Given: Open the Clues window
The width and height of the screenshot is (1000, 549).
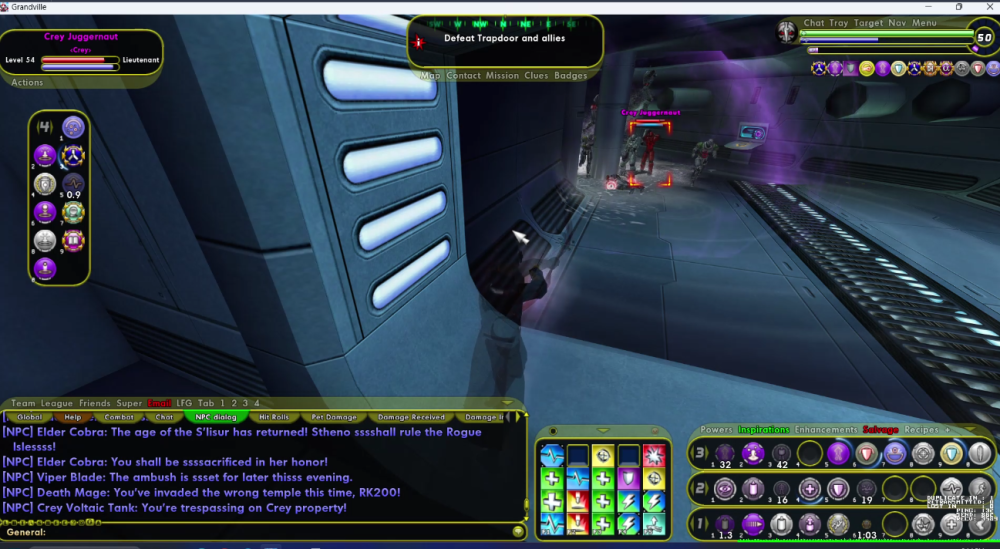Looking at the screenshot, I should (x=536, y=76).
